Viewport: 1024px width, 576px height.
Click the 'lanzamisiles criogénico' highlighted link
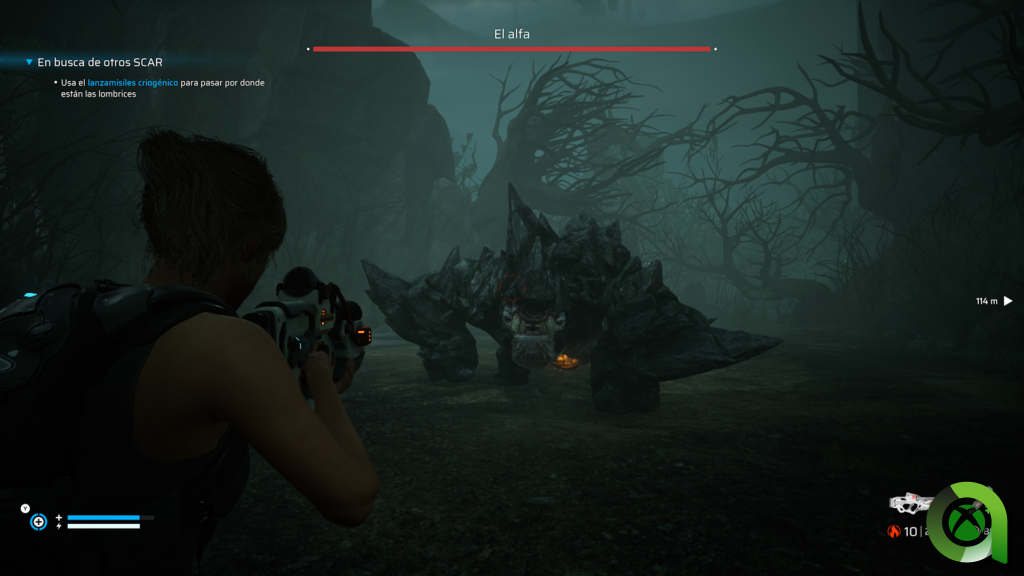[x=133, y=83]
